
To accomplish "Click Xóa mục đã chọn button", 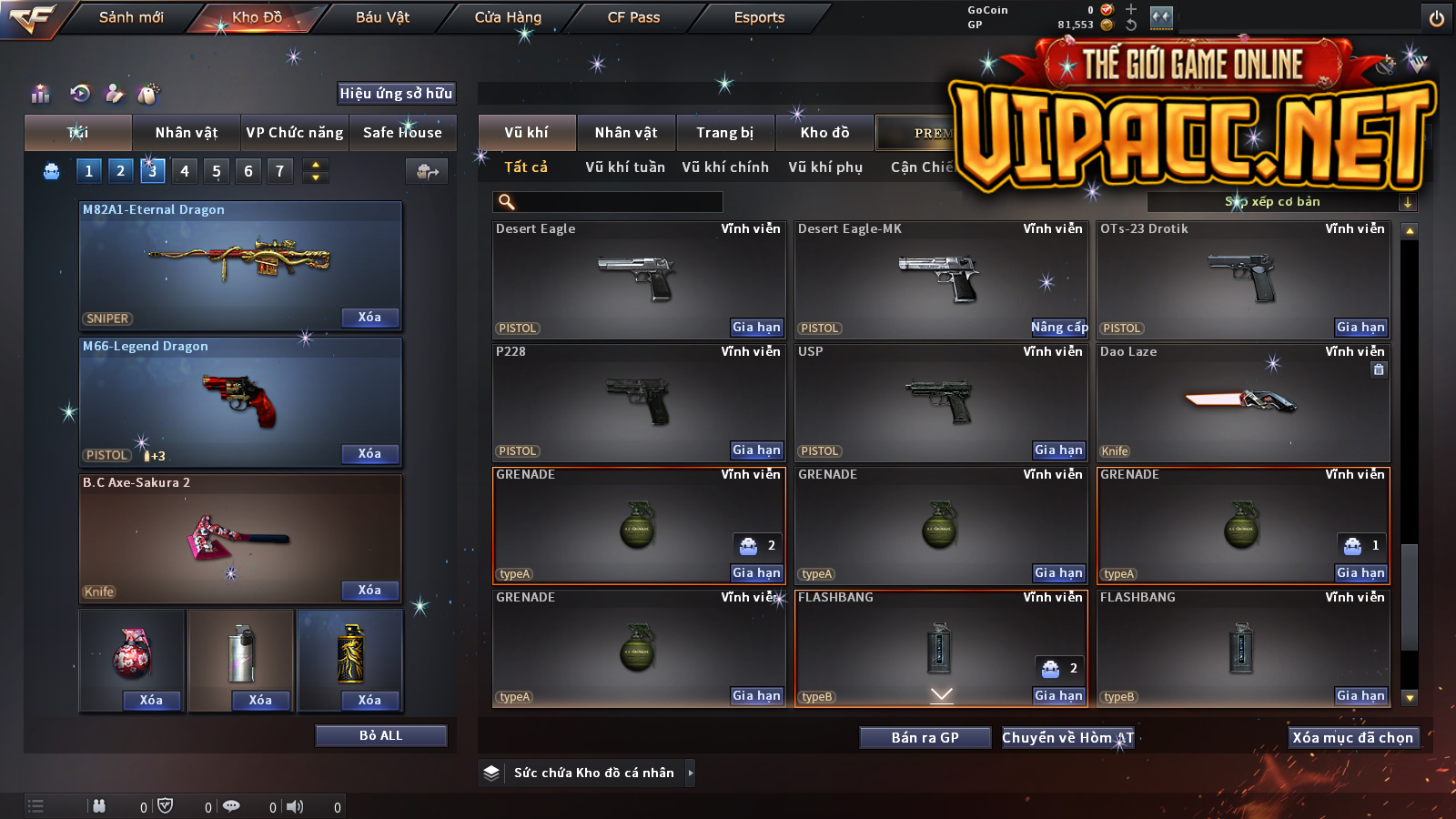I will [x=1352, y=738].
